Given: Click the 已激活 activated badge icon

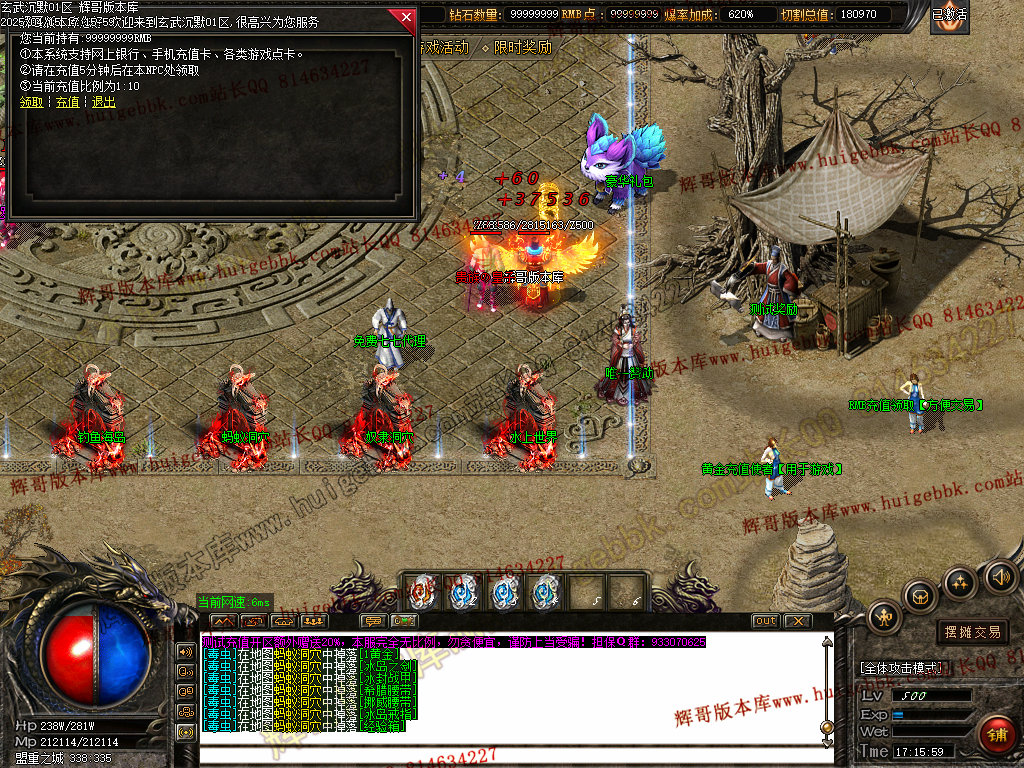Looking at the screenshot, I should tap(949, 17).
